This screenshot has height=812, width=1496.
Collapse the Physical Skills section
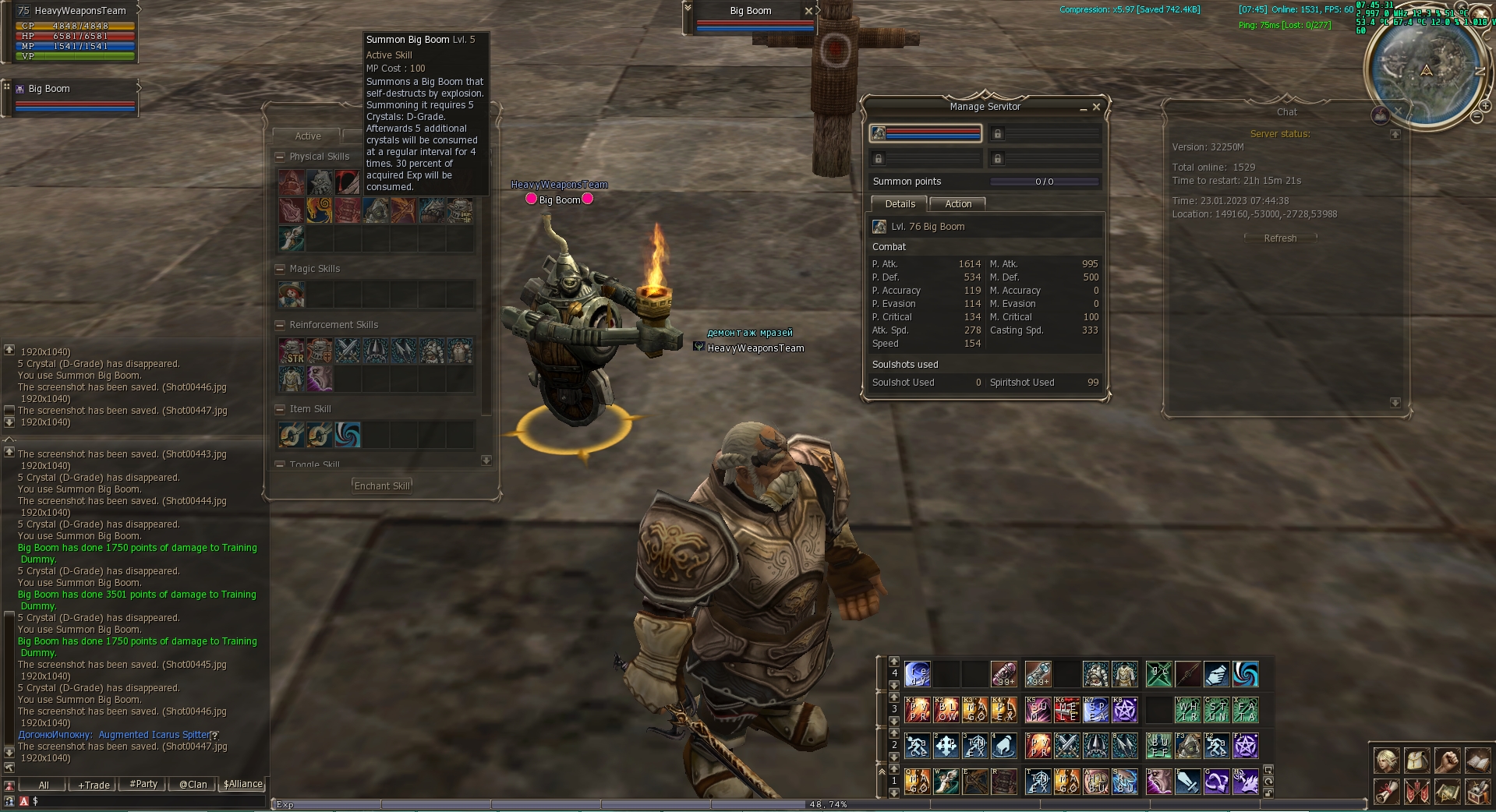pos(281,157)
